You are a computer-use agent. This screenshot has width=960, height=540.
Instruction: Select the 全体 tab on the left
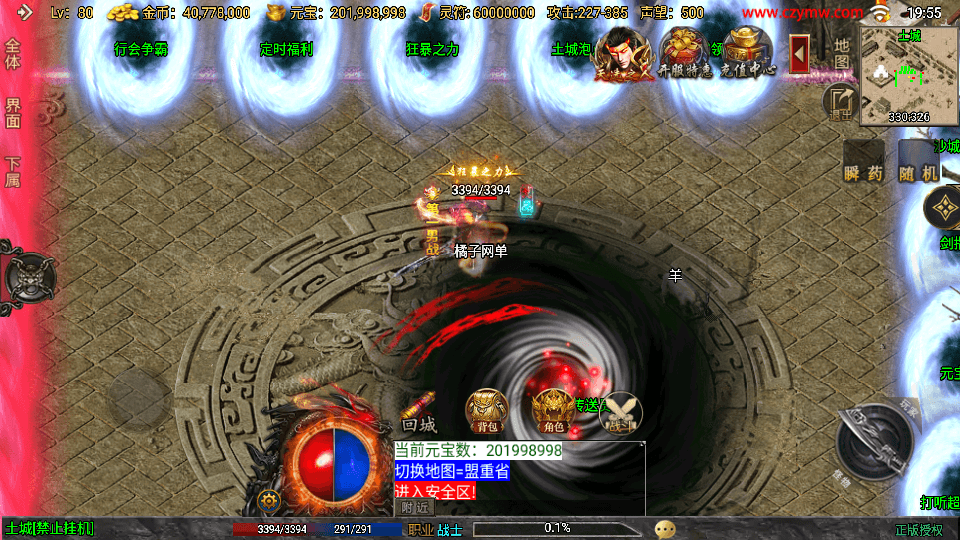pos(13,55)
